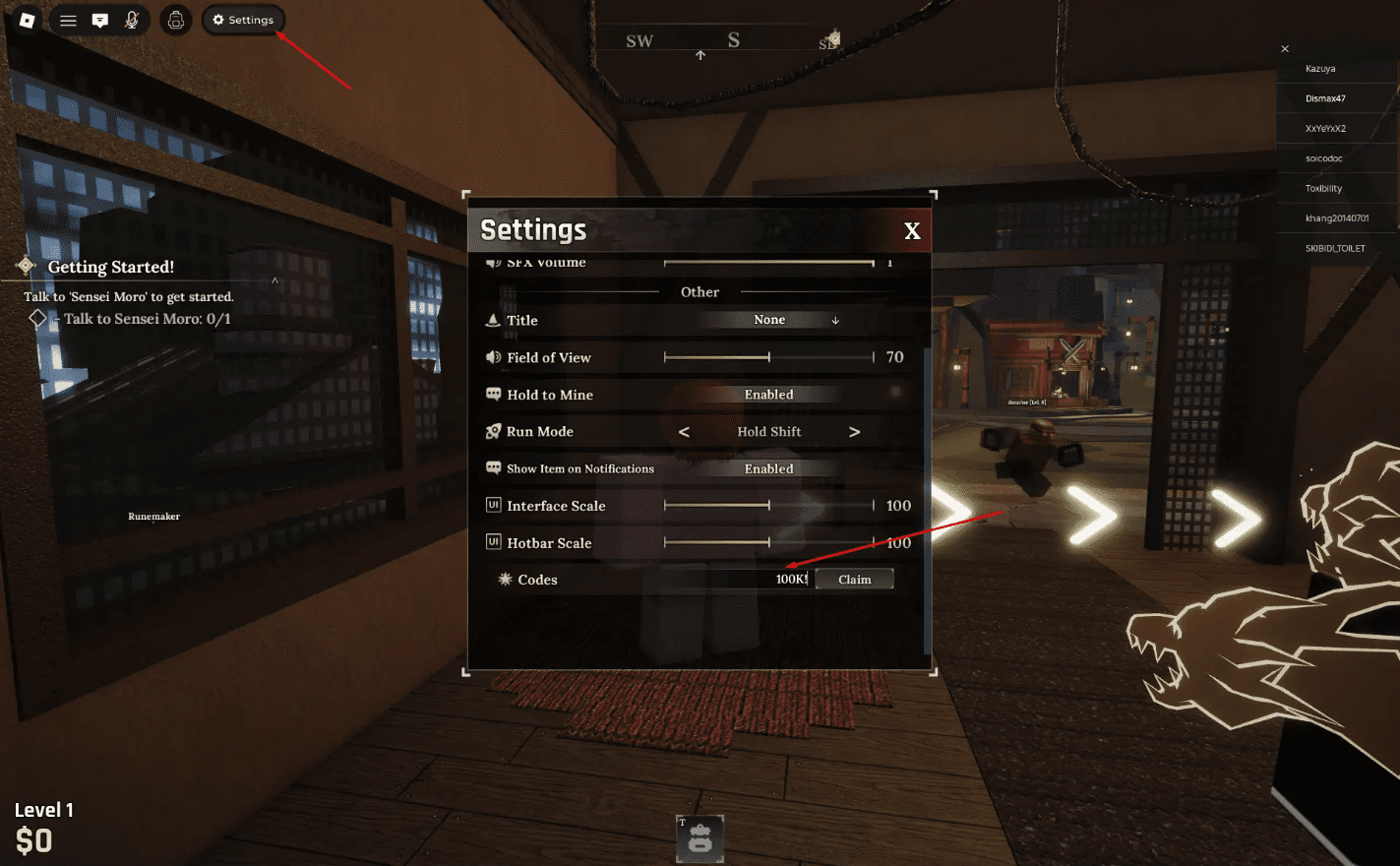Open the chat bubble icon
Viewport: 1400px width, 866px height.
pos(99,20)
